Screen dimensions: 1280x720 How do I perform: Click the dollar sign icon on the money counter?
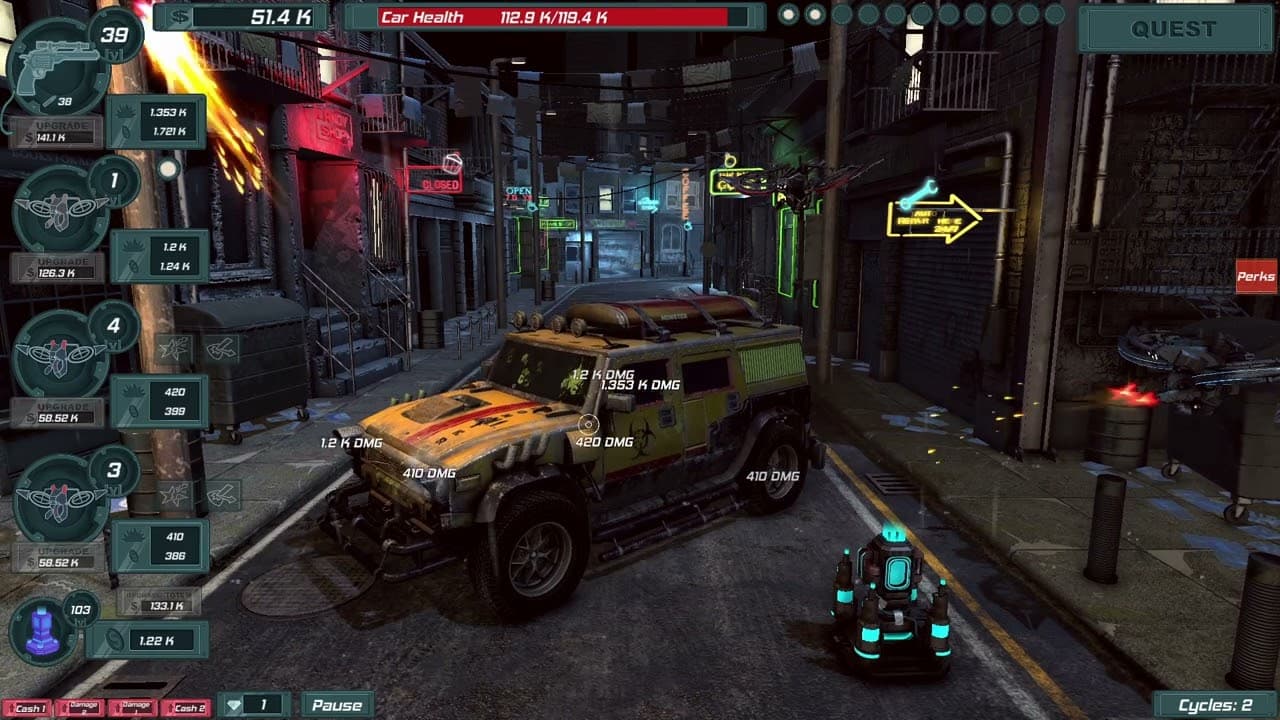(x=181, y=15)
